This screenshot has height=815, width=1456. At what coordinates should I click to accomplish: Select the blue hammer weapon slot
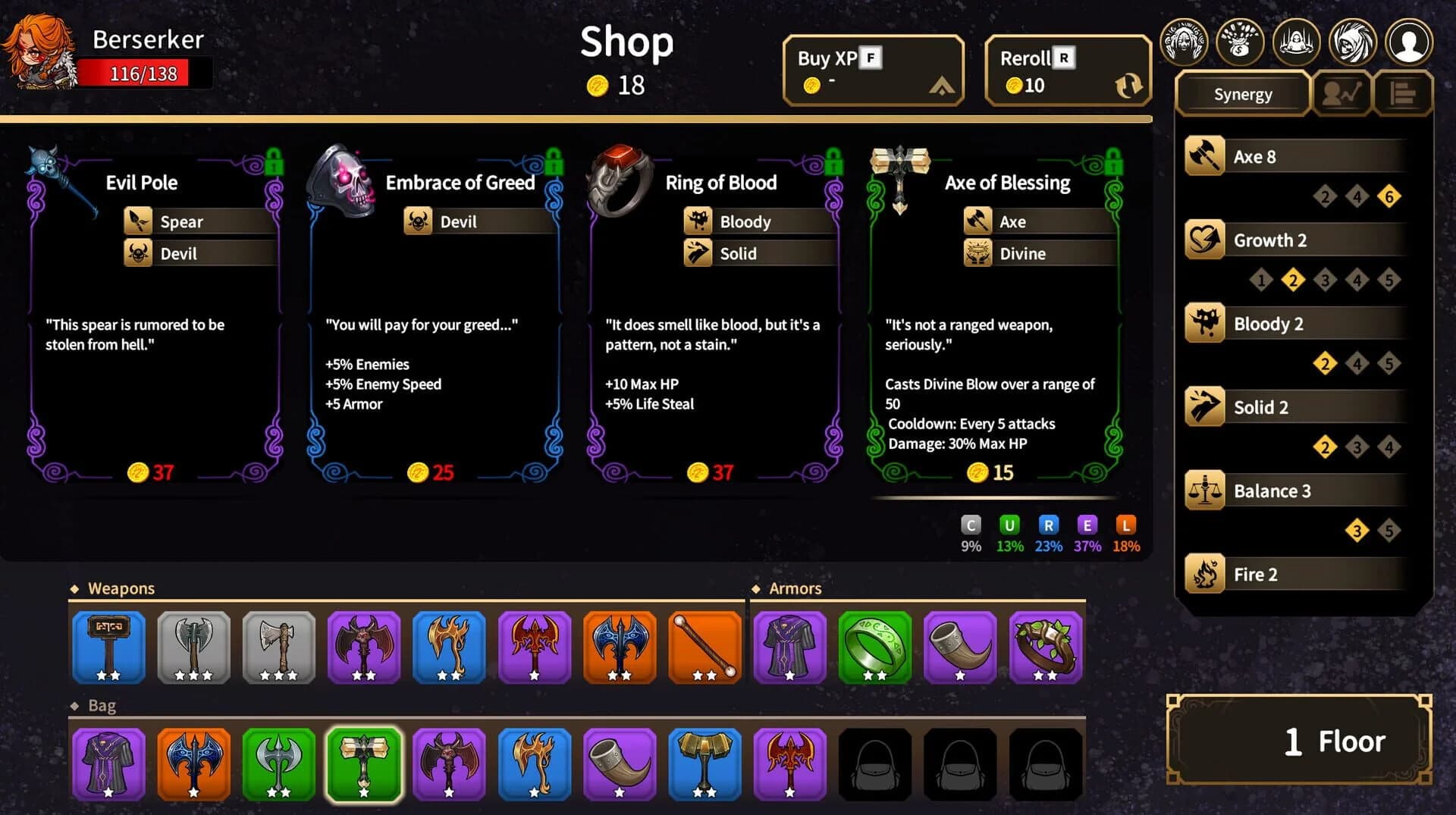[108, 647]
